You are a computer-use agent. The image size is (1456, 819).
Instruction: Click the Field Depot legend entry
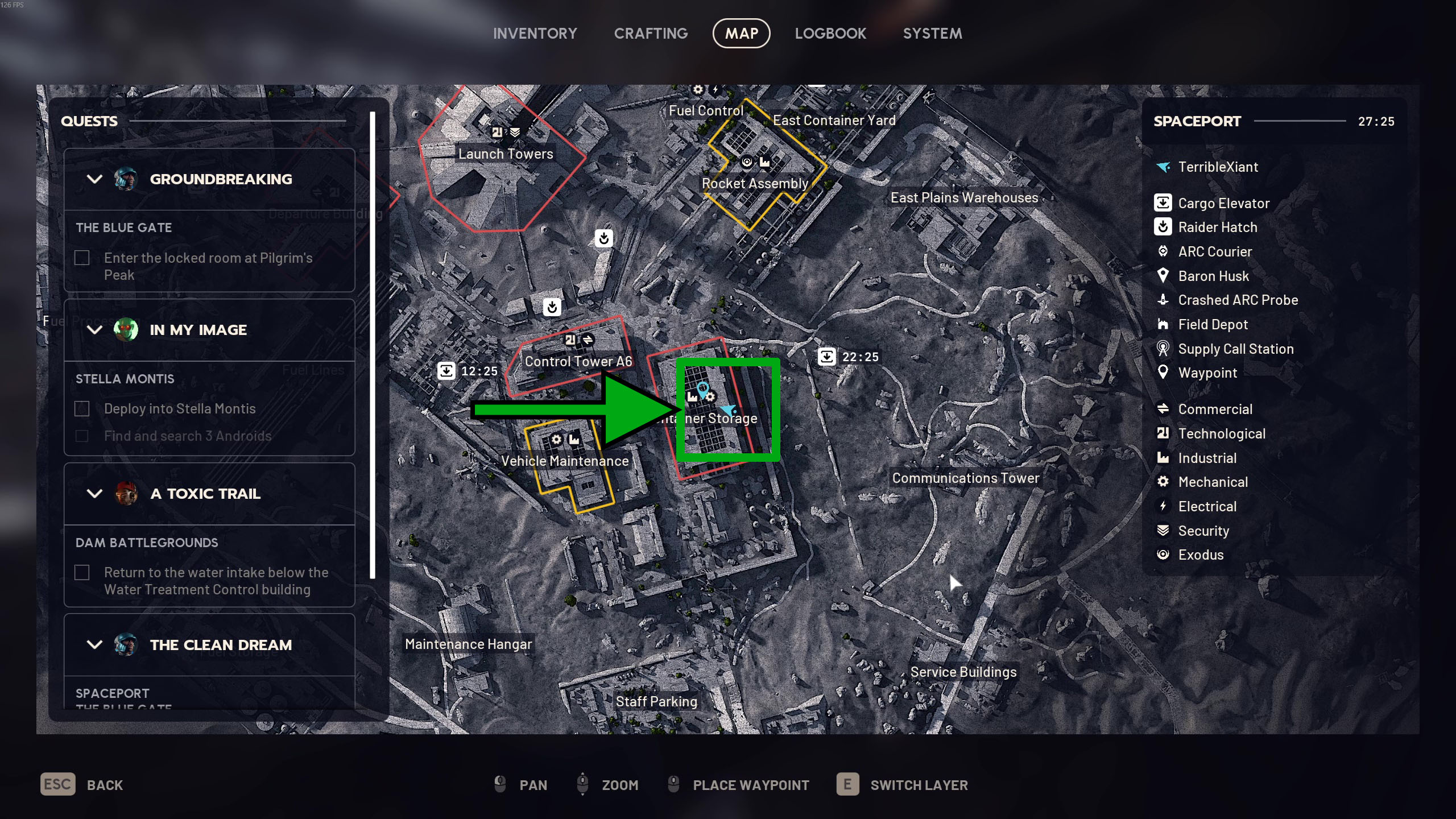[1213, 325]
